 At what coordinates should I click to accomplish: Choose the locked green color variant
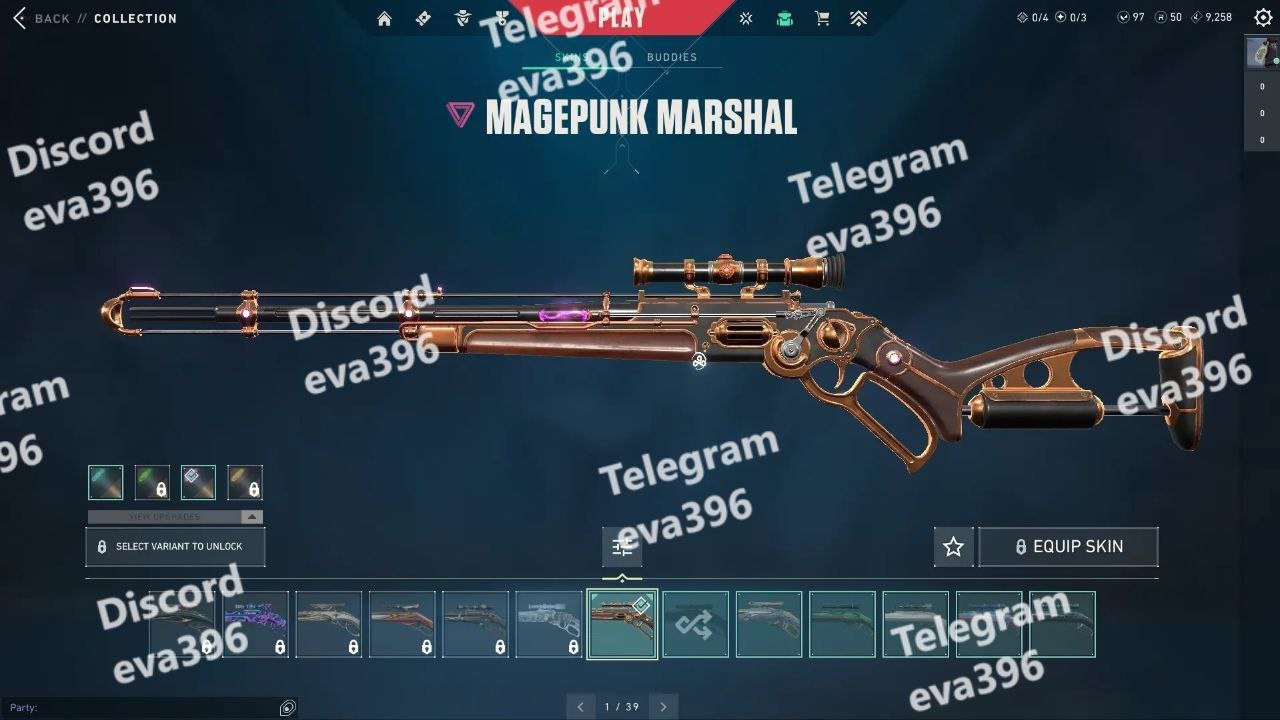tap(152, 482)
